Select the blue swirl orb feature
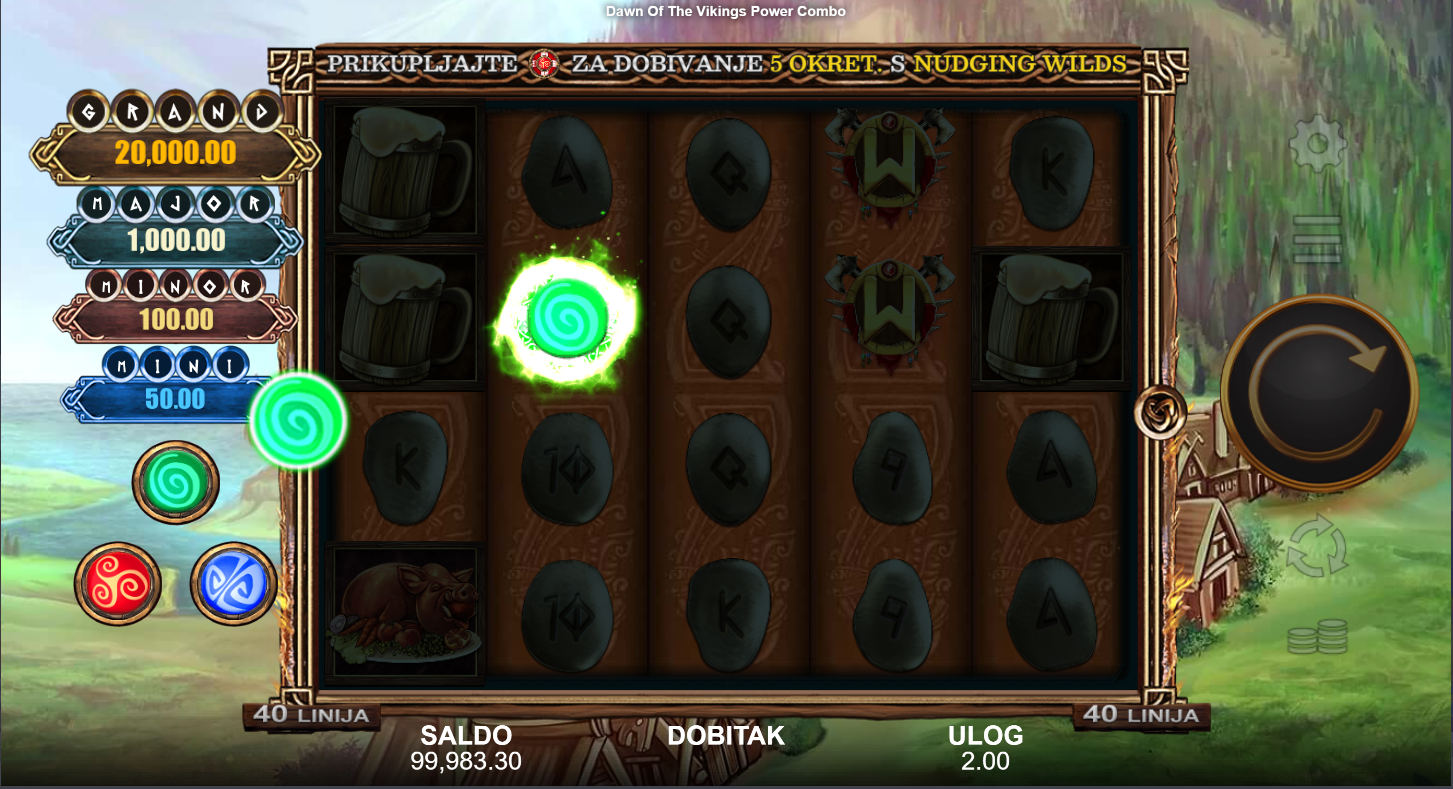1453x789 pixels. pos(234,584)
